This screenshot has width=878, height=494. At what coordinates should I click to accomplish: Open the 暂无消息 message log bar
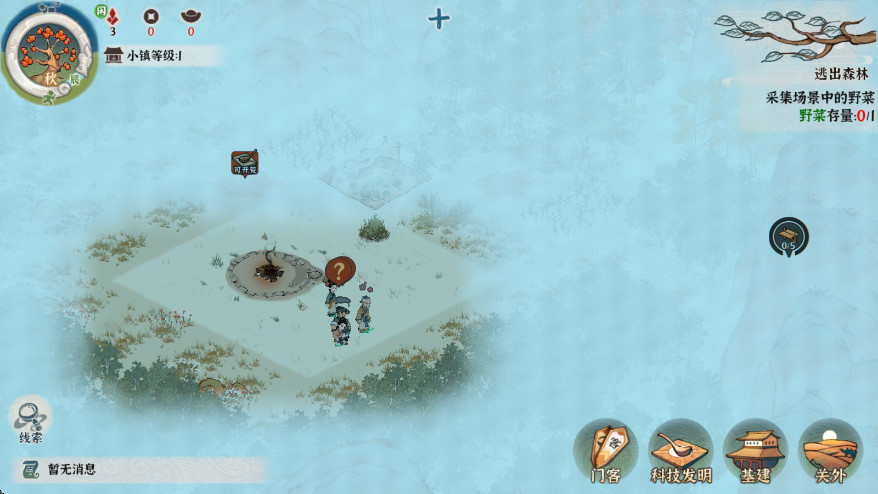click(140, 469)
